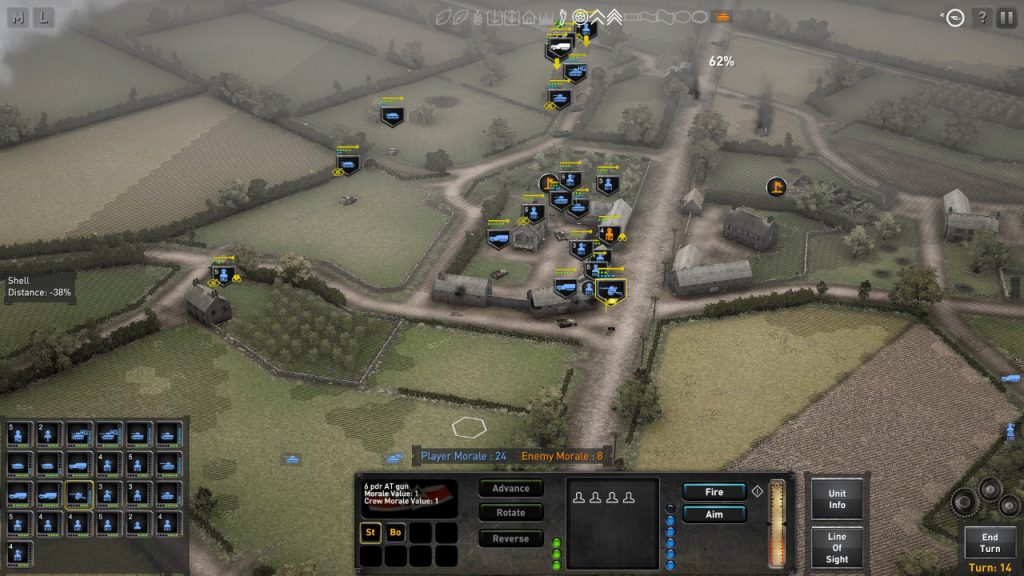The width and height of the screenshot is (1024, 576).
Task: Click the L button in top corner
Action: [x=45, y=17]
